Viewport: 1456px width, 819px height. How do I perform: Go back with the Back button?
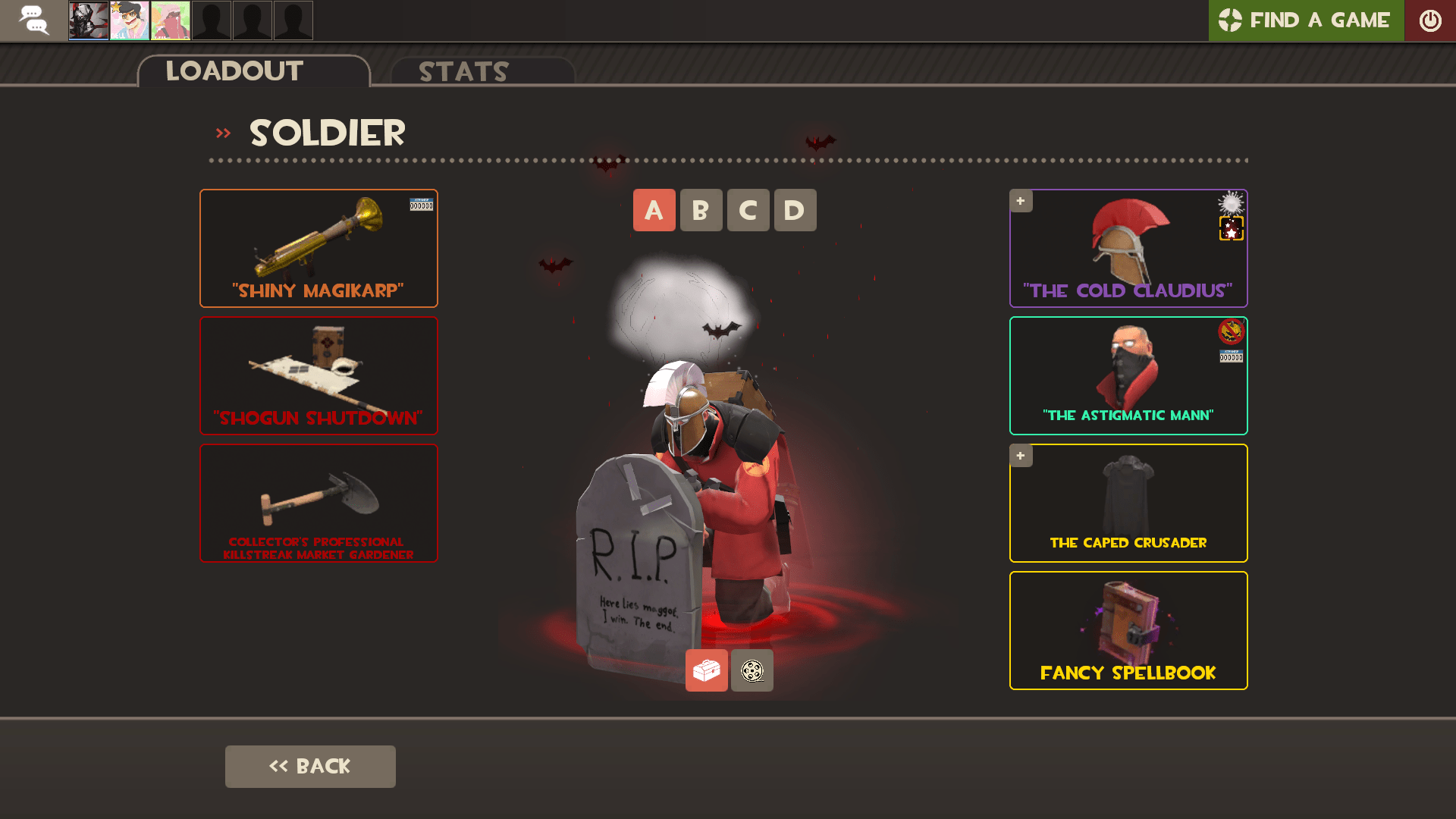310,766
